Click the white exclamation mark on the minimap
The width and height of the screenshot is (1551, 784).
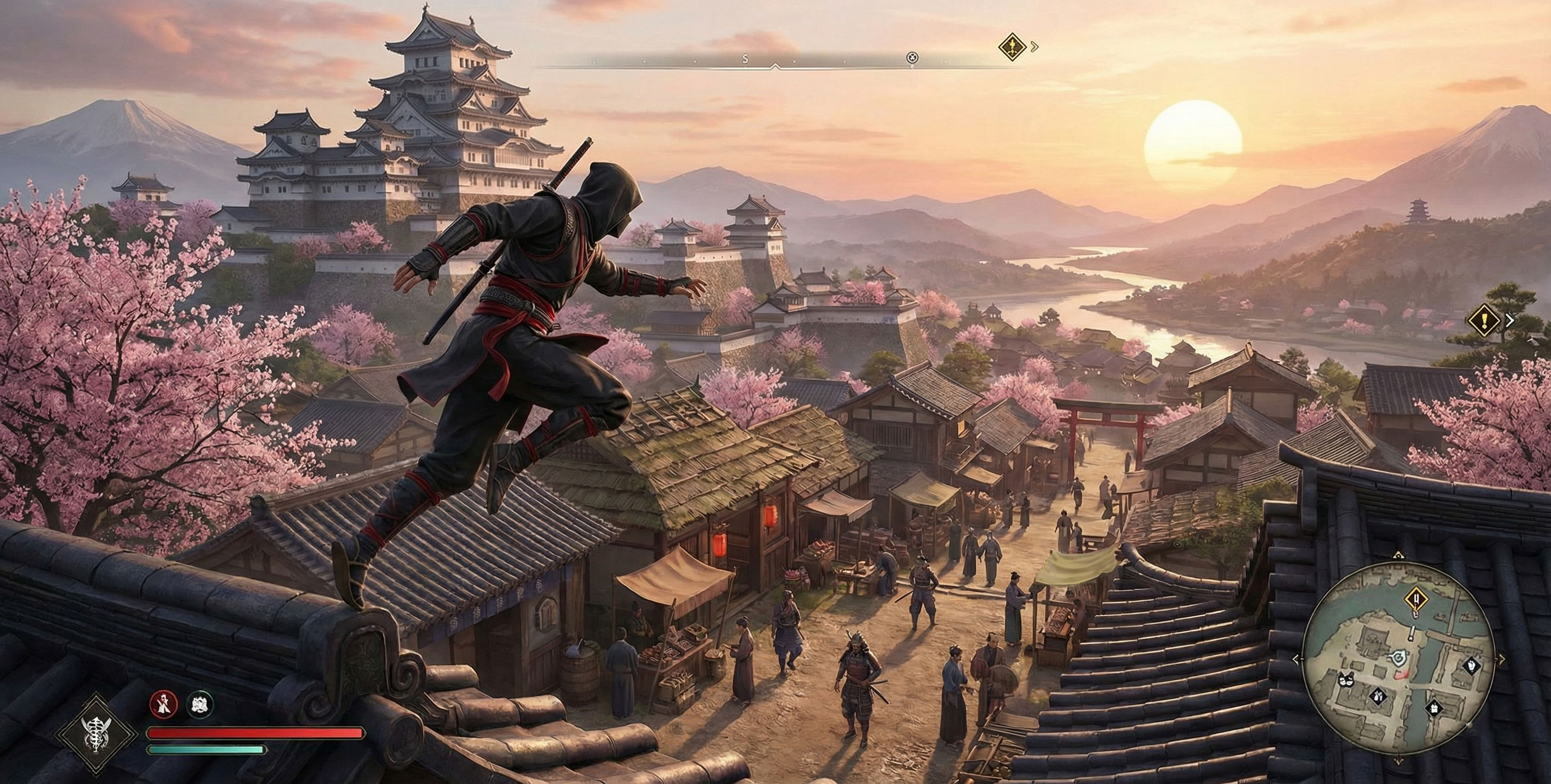tap(1411, 633)
